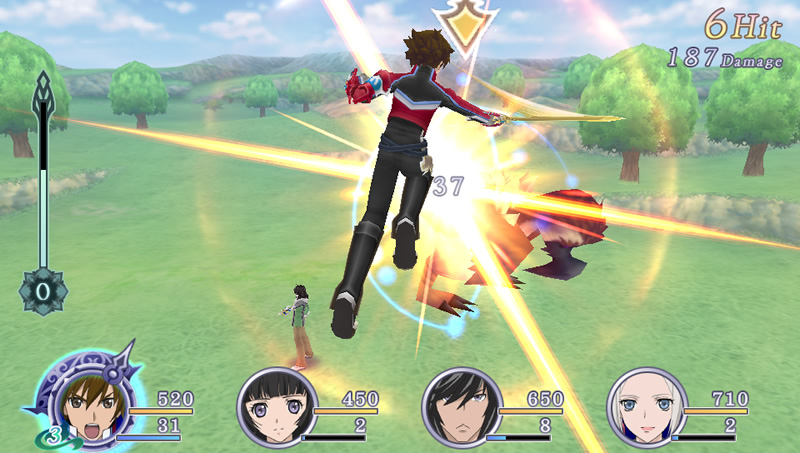
Task: Pick the dark-haired man's party portrait
Action: pyautogui.click(x=461, y=408)
